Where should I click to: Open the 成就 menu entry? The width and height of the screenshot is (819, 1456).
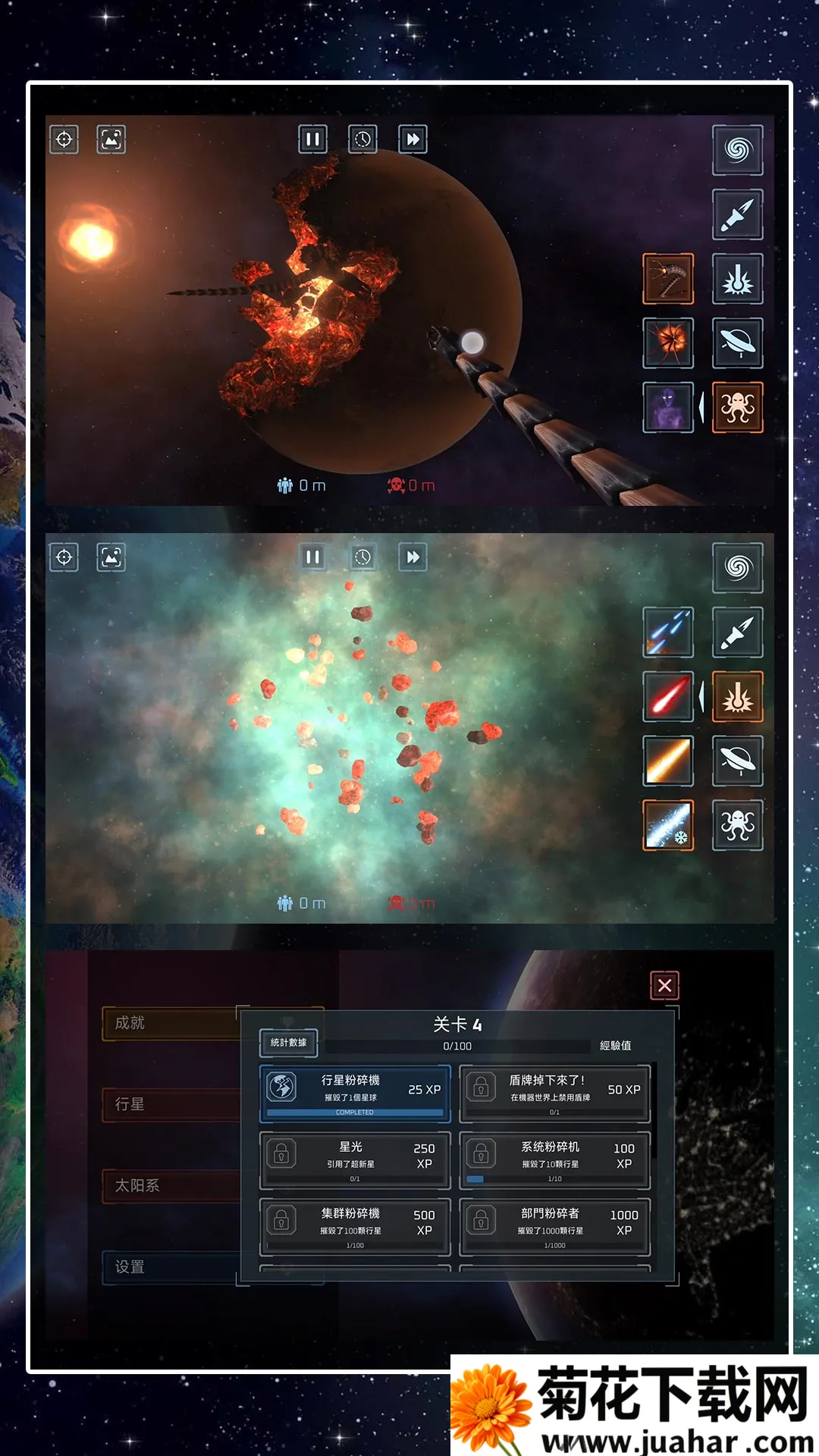171,1023
